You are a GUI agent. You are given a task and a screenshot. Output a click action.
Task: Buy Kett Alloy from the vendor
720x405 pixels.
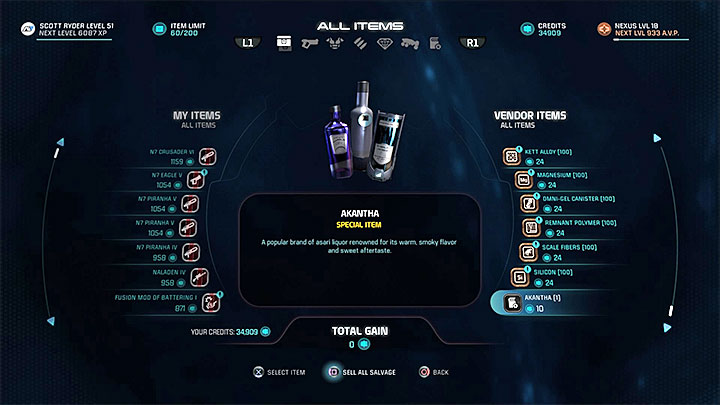click(x=512, y=157)
